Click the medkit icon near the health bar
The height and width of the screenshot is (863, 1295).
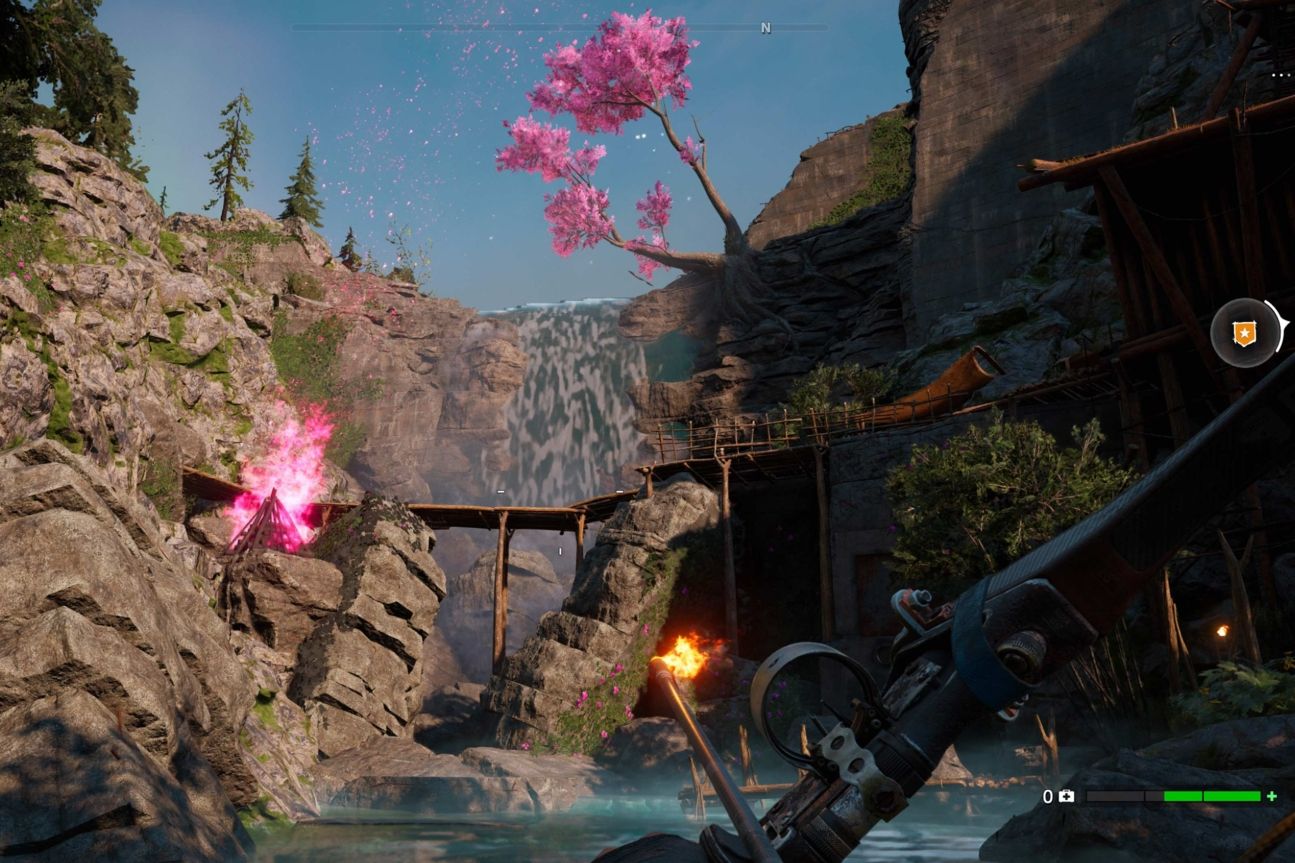click(1066, 797)
